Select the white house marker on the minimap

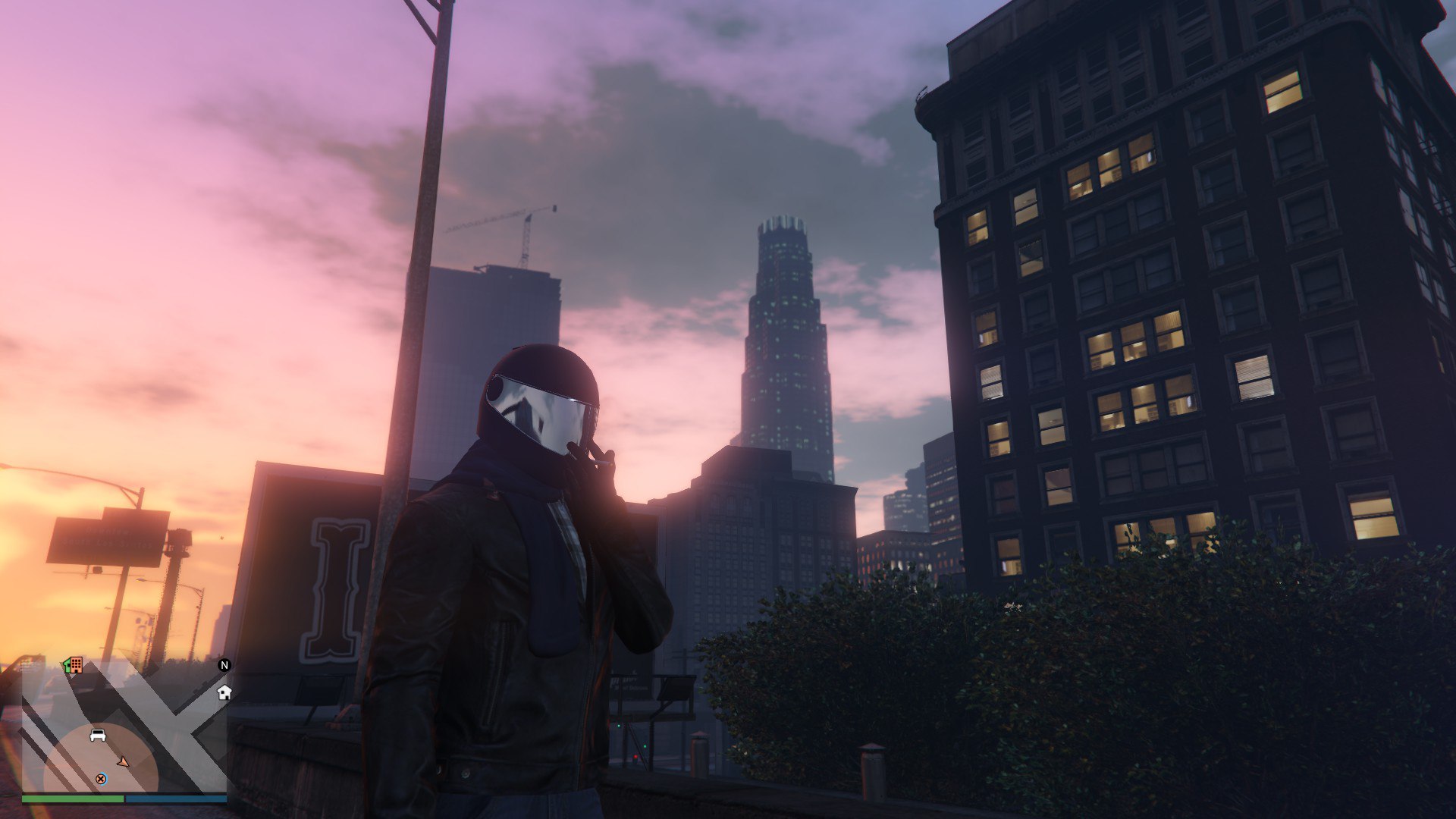point(224,692)
